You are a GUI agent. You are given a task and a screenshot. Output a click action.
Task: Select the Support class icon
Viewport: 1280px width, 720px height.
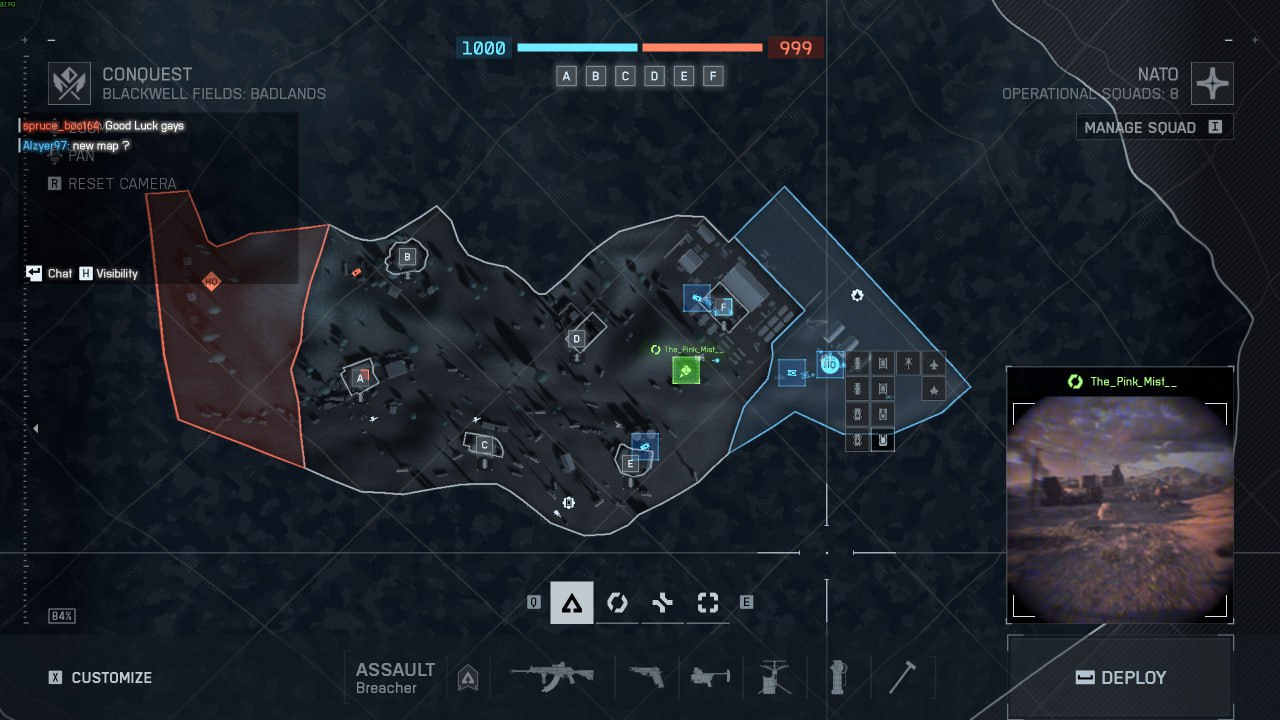click(x=617, y=602)
